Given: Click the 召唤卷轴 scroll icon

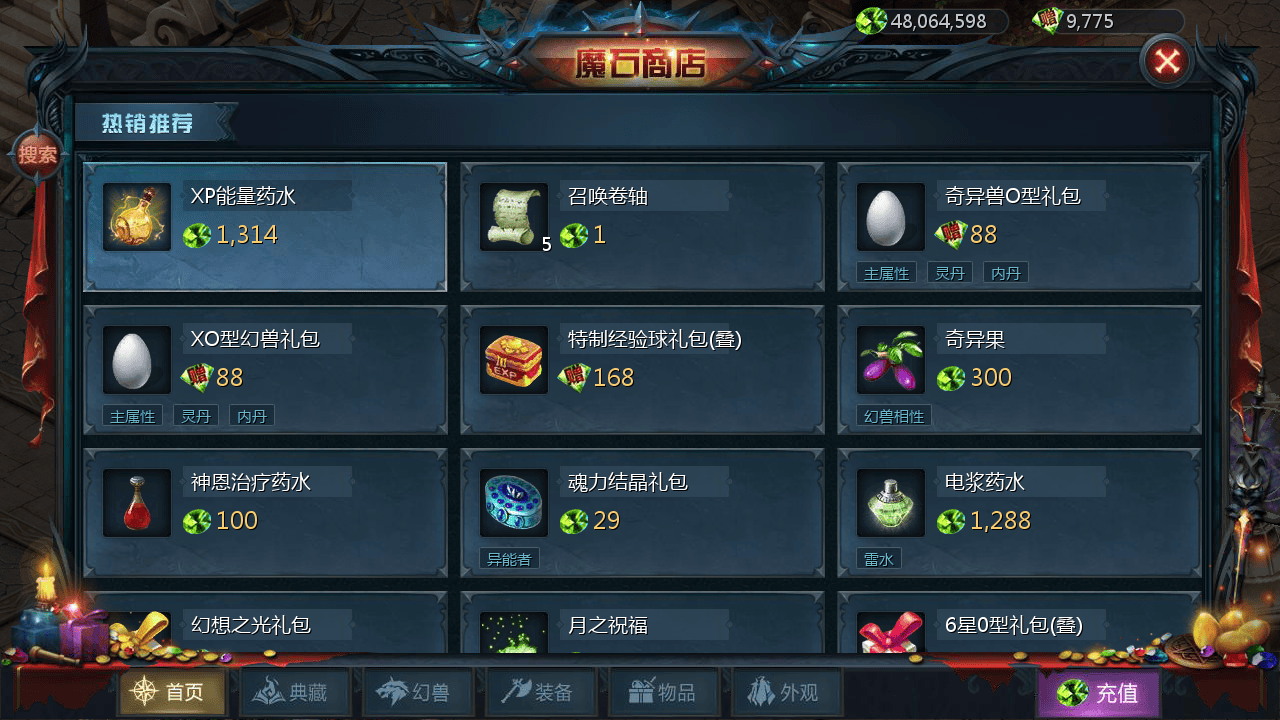Looking at the screenshot, I should 512,217.
